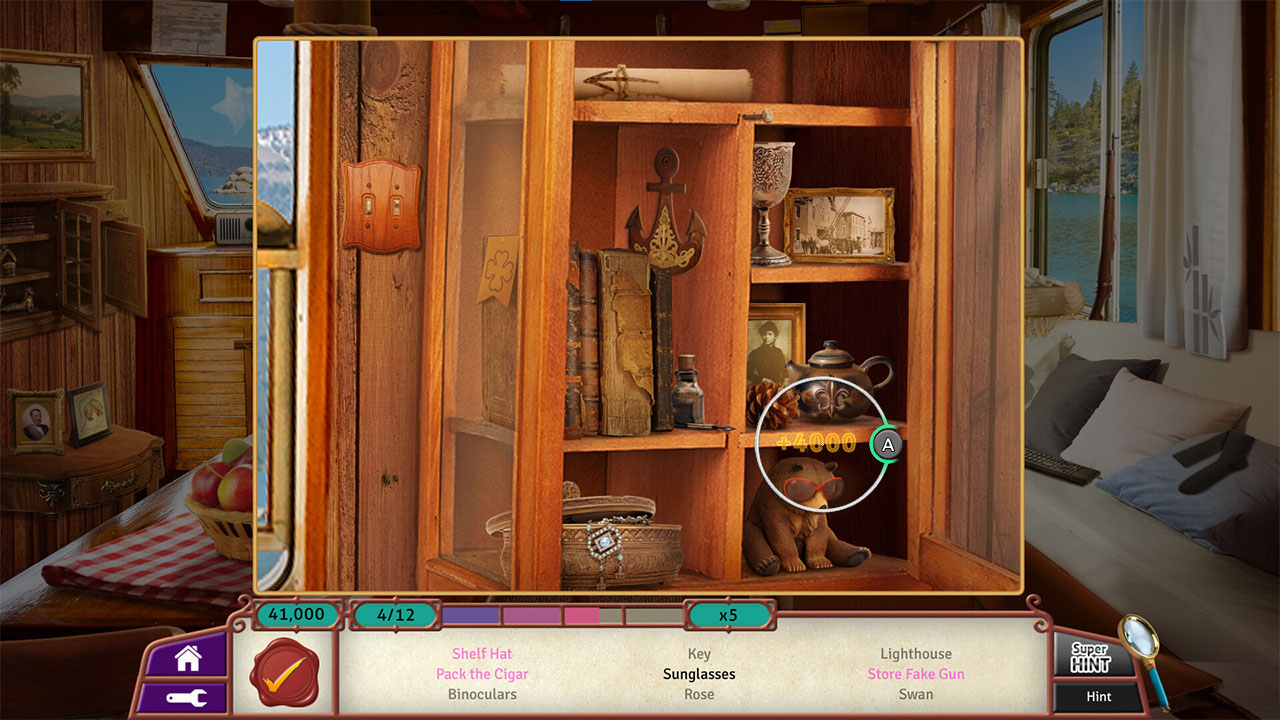
Task: Select "Sunglasses" in the word list
Action: [699, 674]
